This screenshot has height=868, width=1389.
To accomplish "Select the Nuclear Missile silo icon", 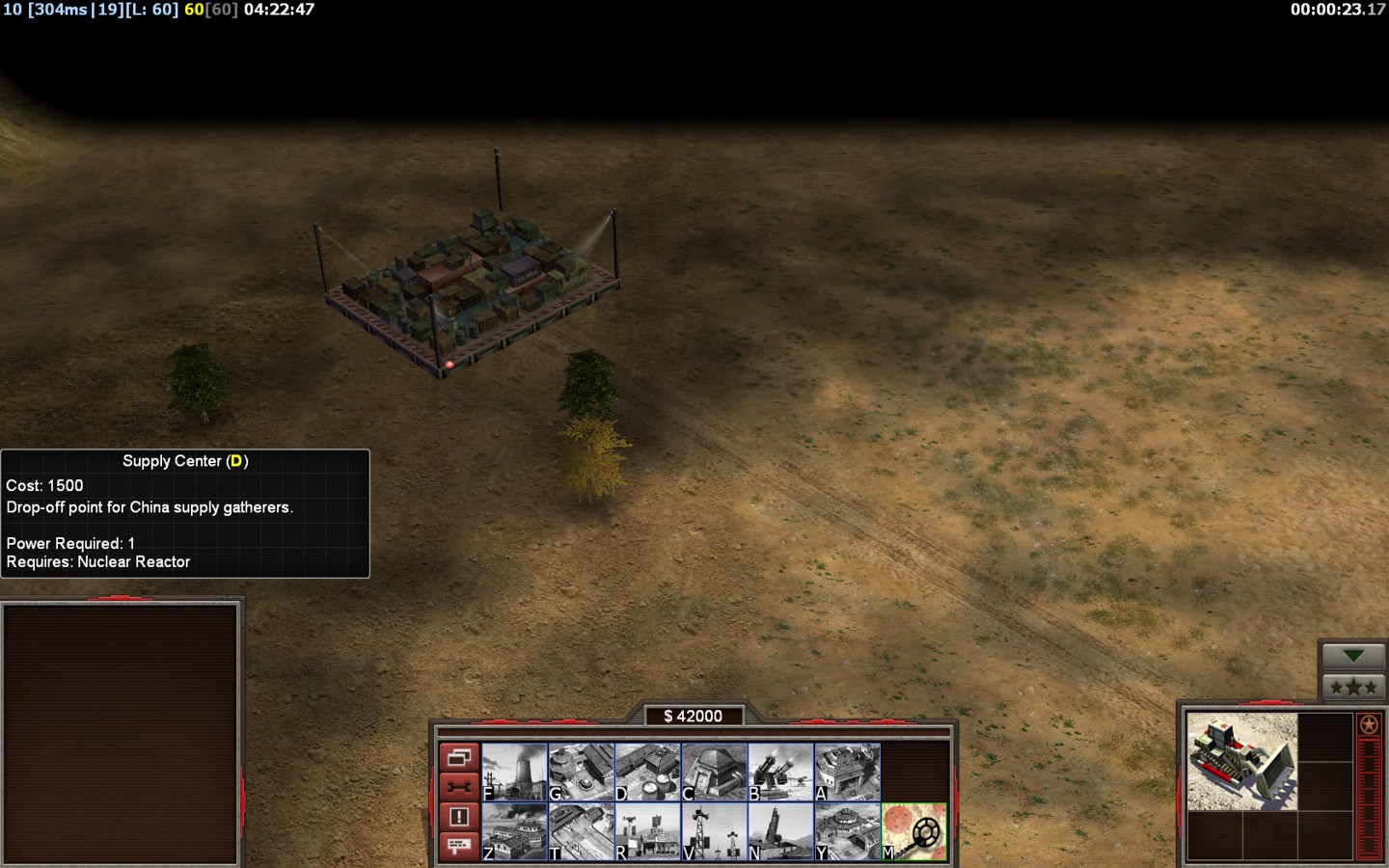I will pyautogui.click(x=781, y=831).
